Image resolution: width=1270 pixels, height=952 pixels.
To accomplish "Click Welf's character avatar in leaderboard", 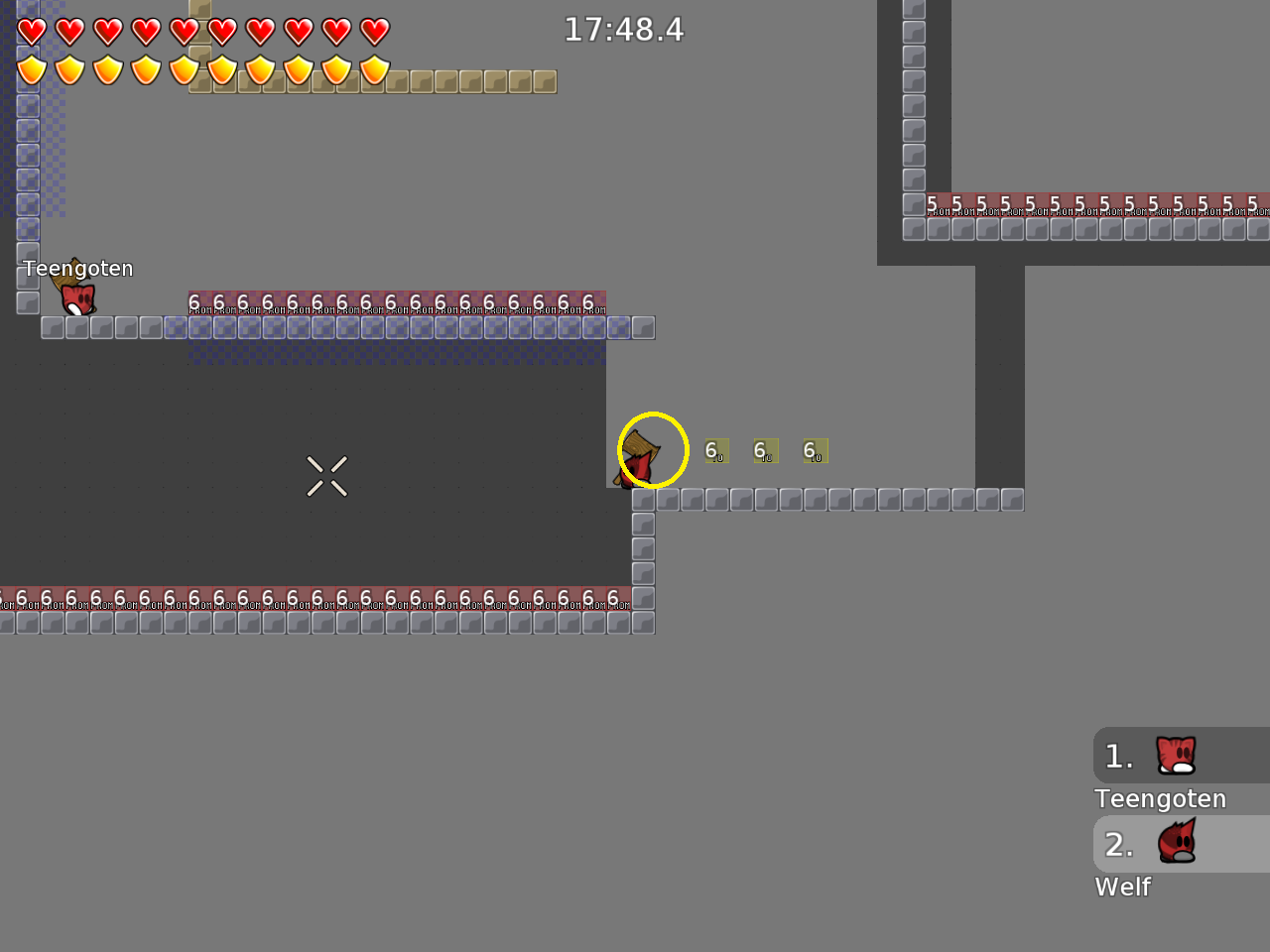I will point(1177,843).
